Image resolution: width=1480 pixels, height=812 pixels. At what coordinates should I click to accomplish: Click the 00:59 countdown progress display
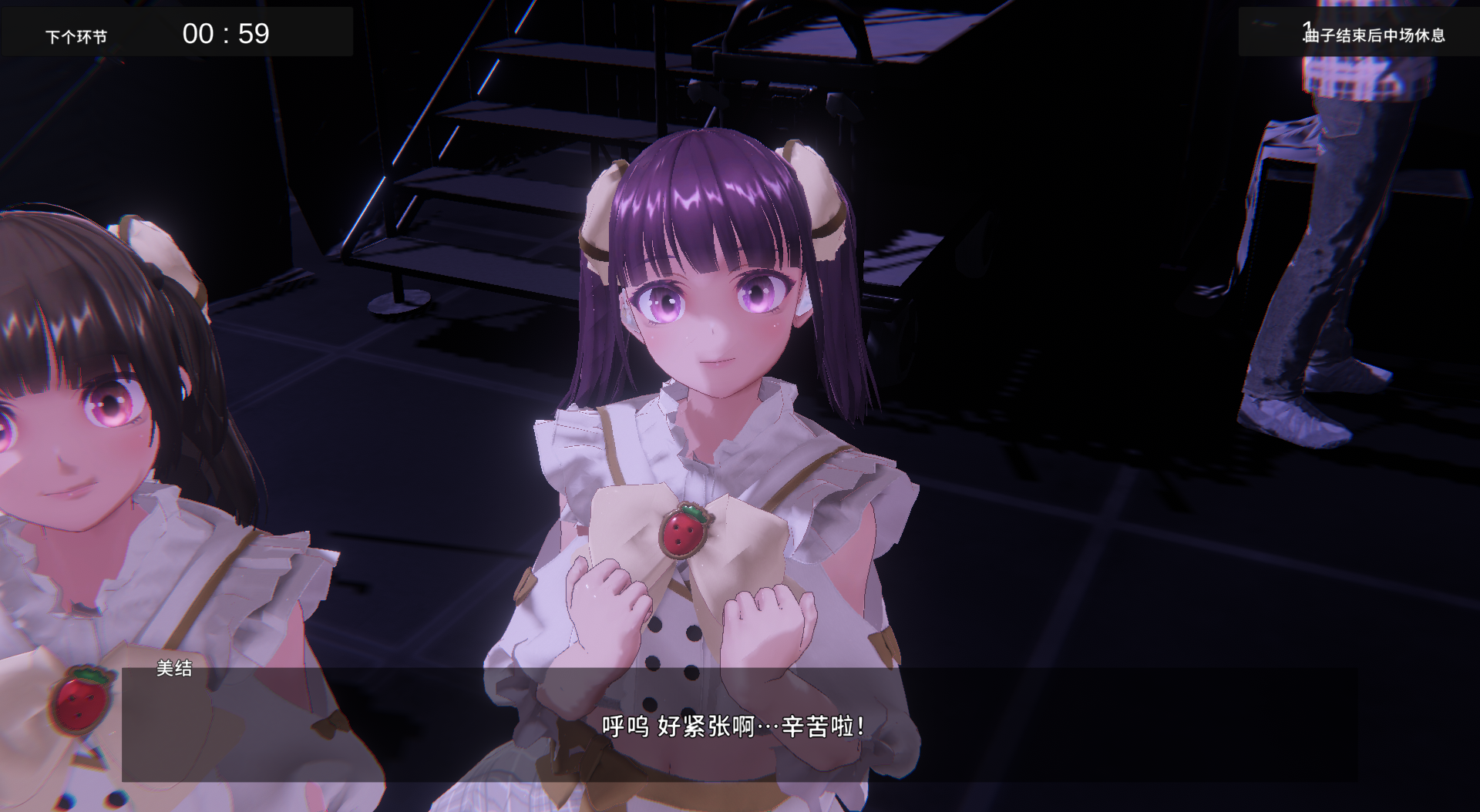226,32
